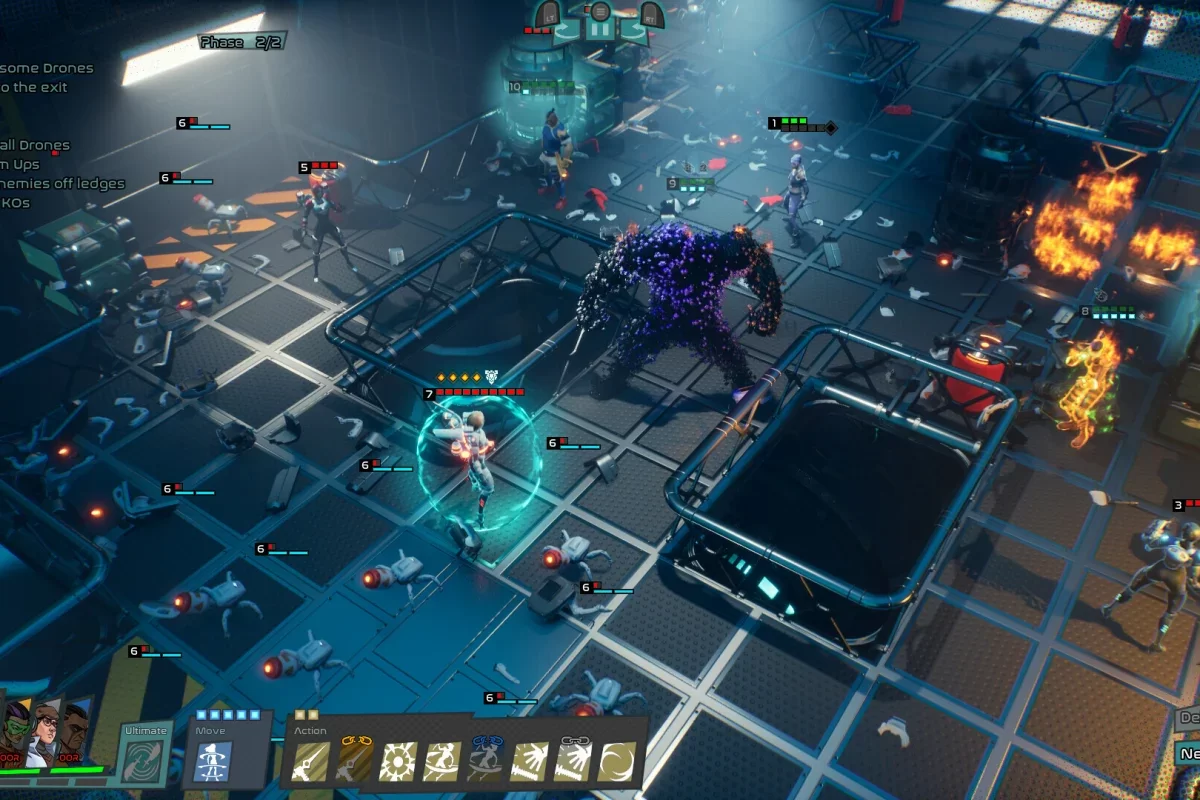Click the pause button at top center

pyautogui.click(x=598, y=30)
